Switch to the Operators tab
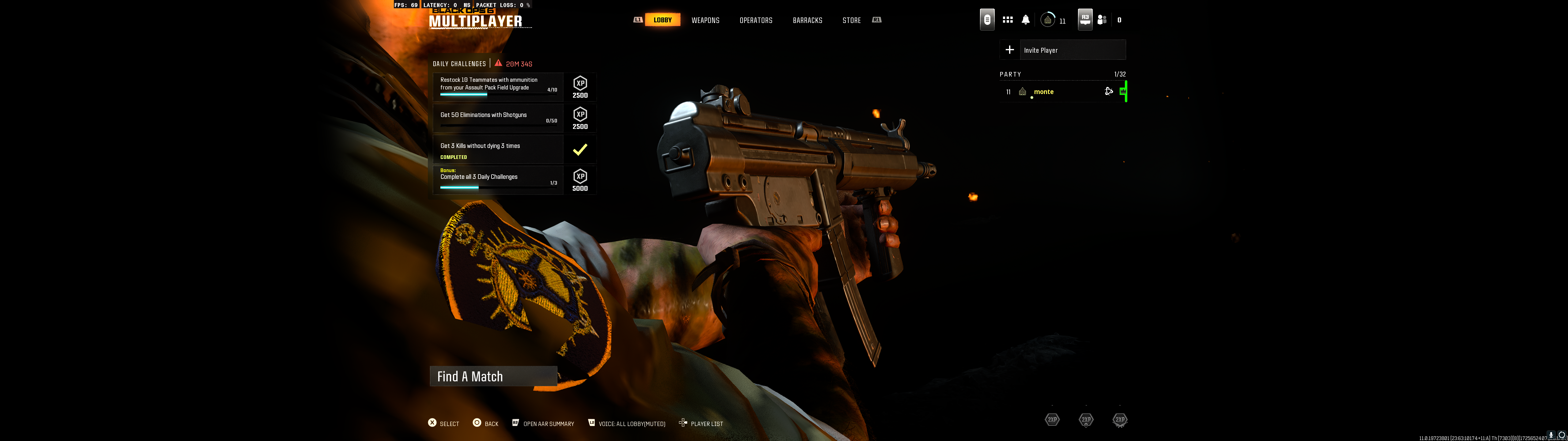 (756, 20)
